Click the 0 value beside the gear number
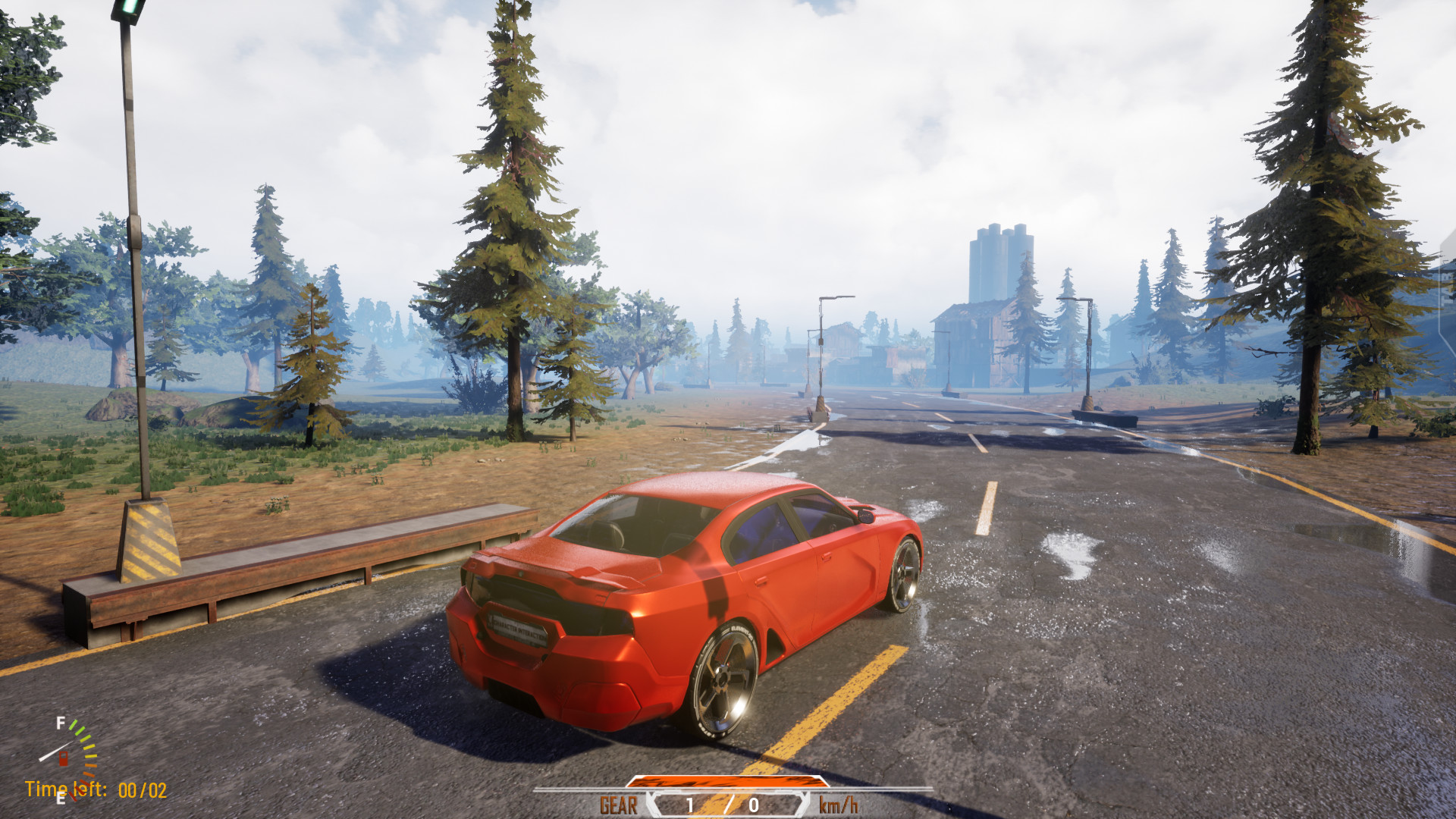1456x819 pixels. pos(754,805)
